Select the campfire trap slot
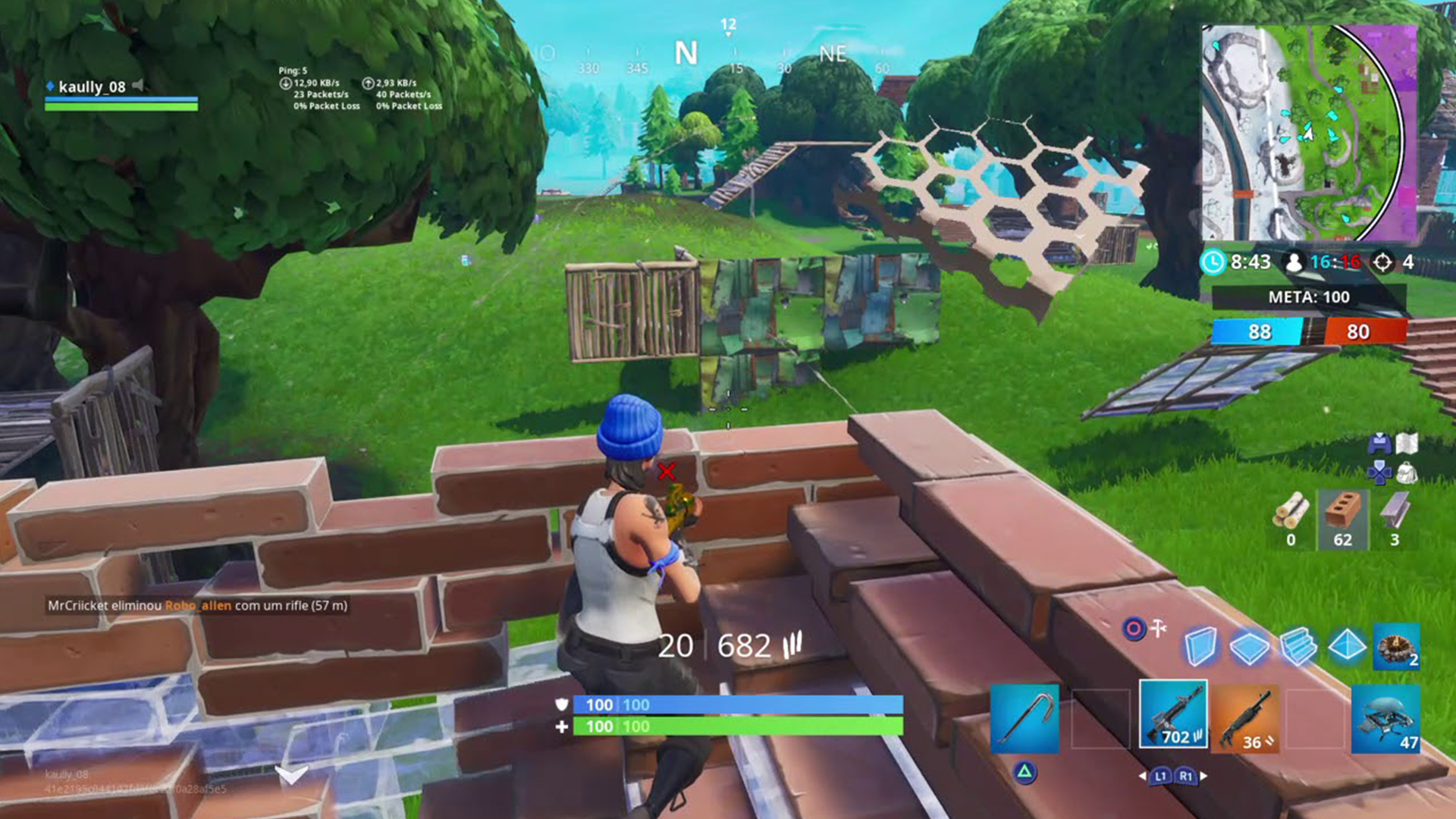 [x=1396, y=648]
